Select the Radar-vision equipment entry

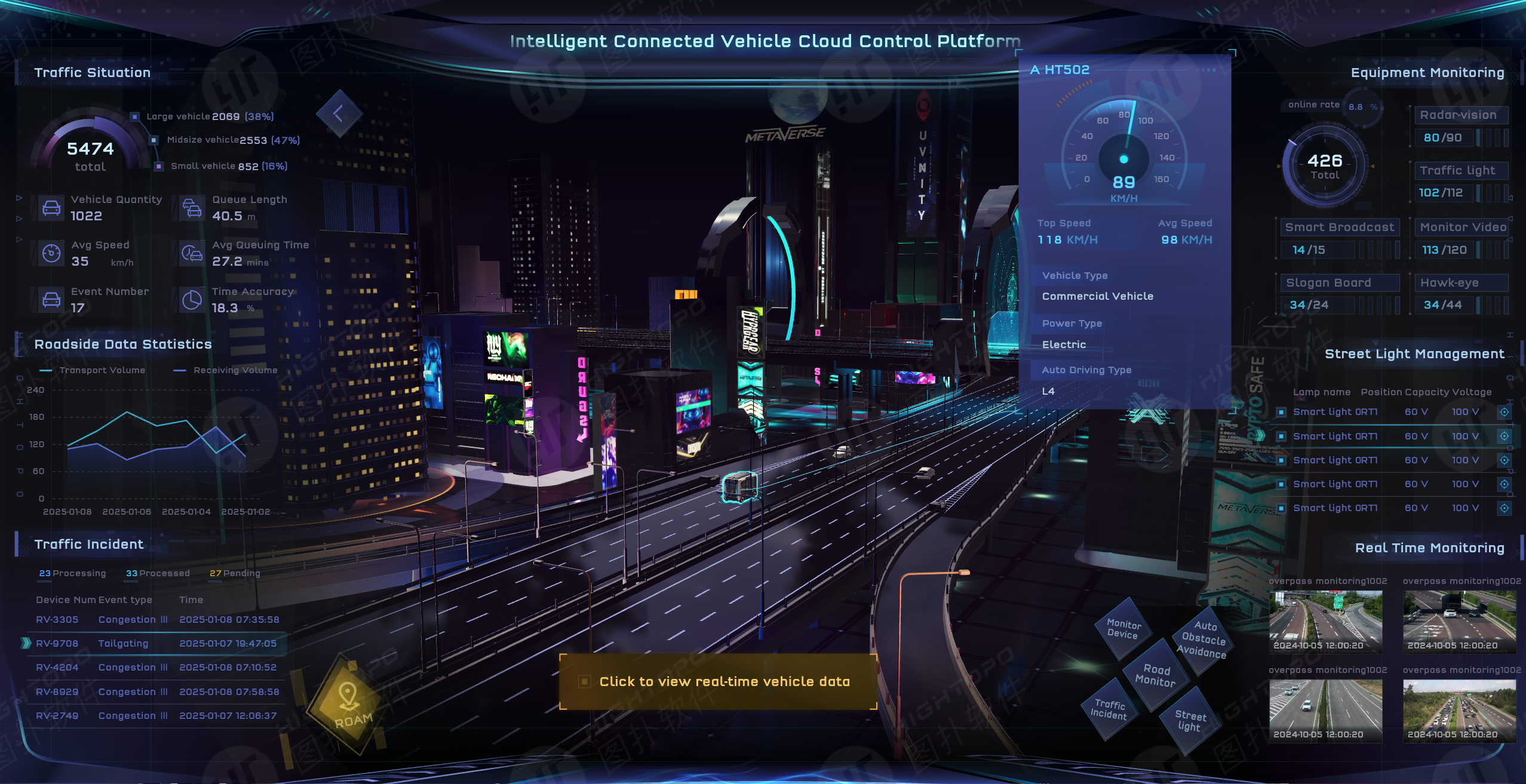1458,115
